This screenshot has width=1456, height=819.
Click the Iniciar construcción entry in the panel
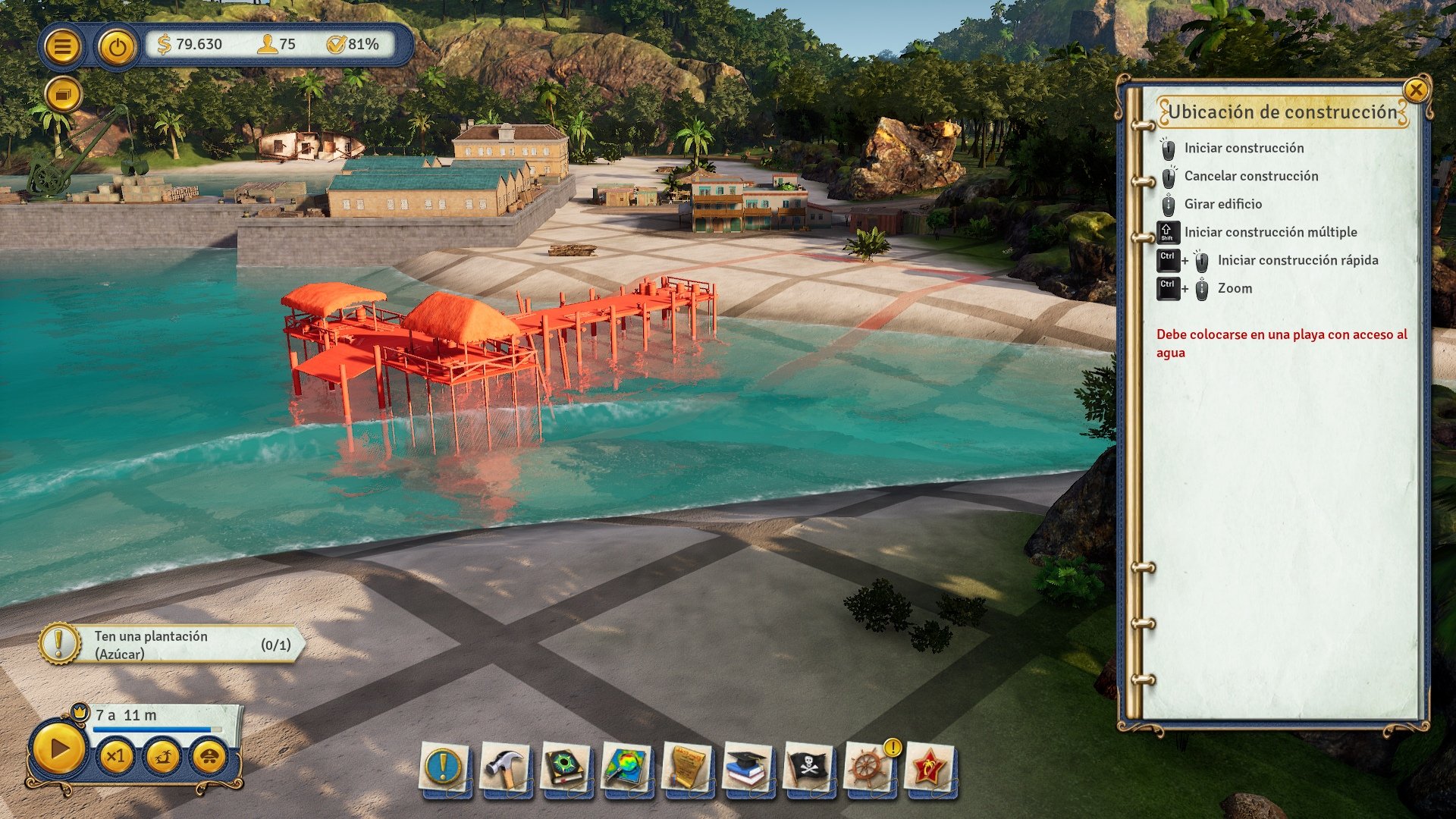point(1244,148)
